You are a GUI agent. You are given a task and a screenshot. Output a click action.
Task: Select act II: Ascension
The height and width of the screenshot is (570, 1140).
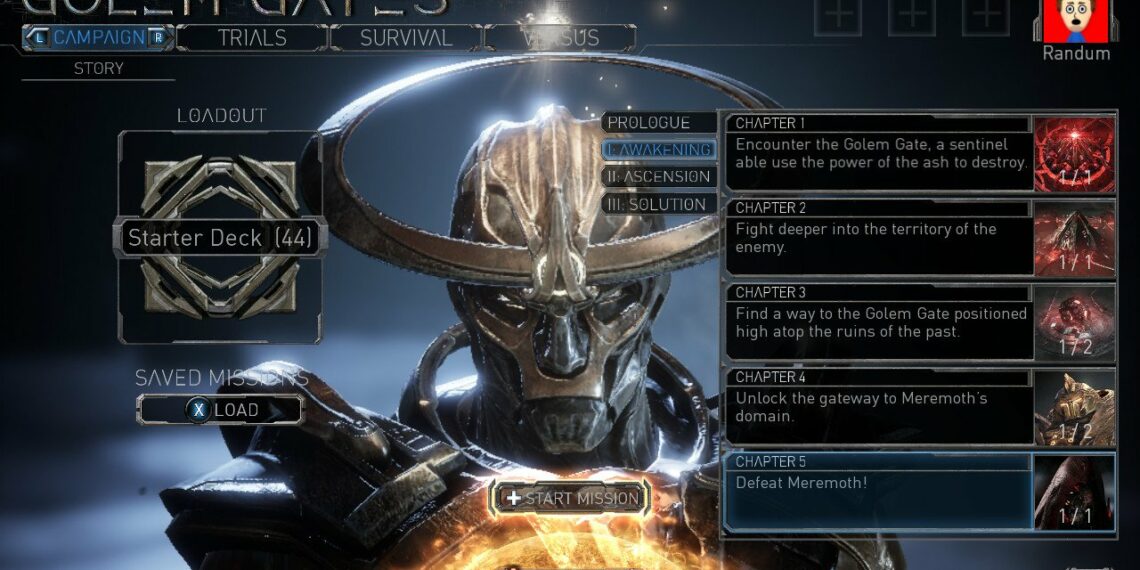click(x=660, y=177)
